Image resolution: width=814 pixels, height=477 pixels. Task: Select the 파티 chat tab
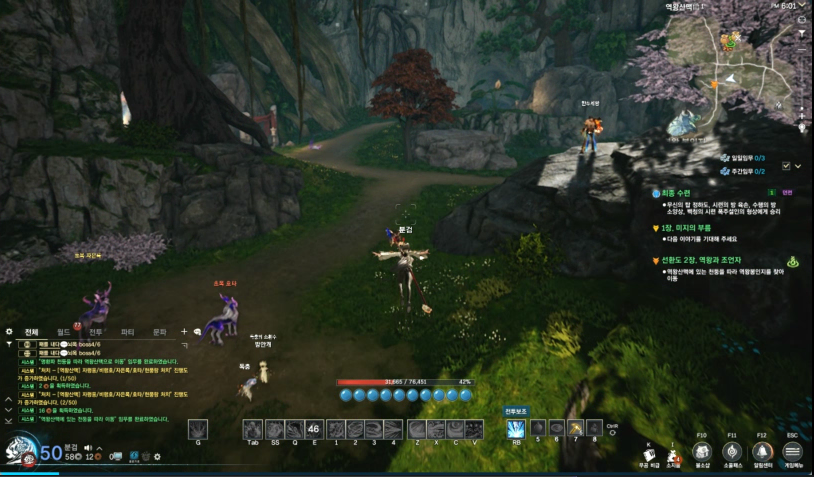click(x=127, y=331)
